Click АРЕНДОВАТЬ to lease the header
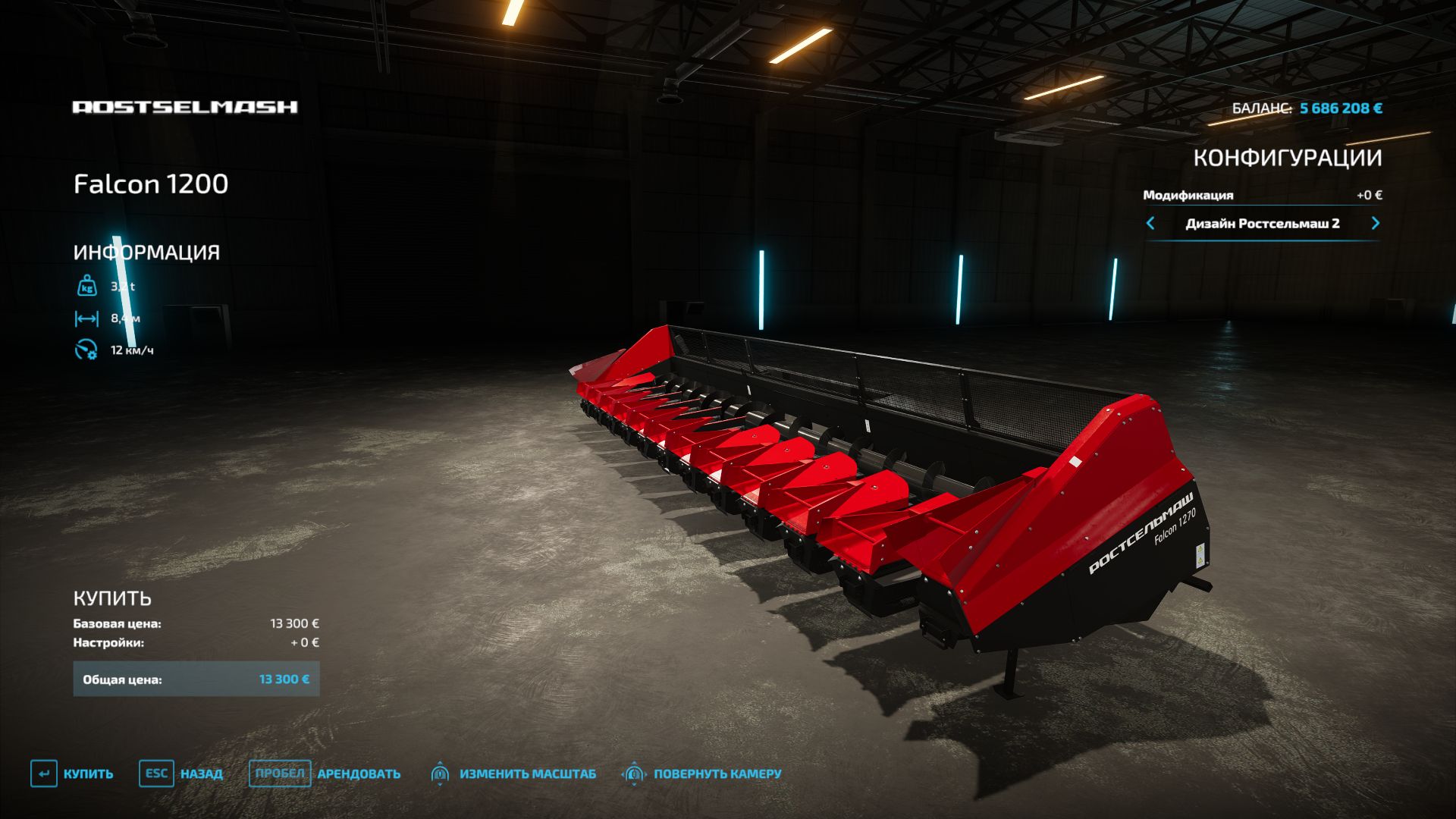This screenshot has width=1456, height=819. pyautogui.click(x=356, y=774)
